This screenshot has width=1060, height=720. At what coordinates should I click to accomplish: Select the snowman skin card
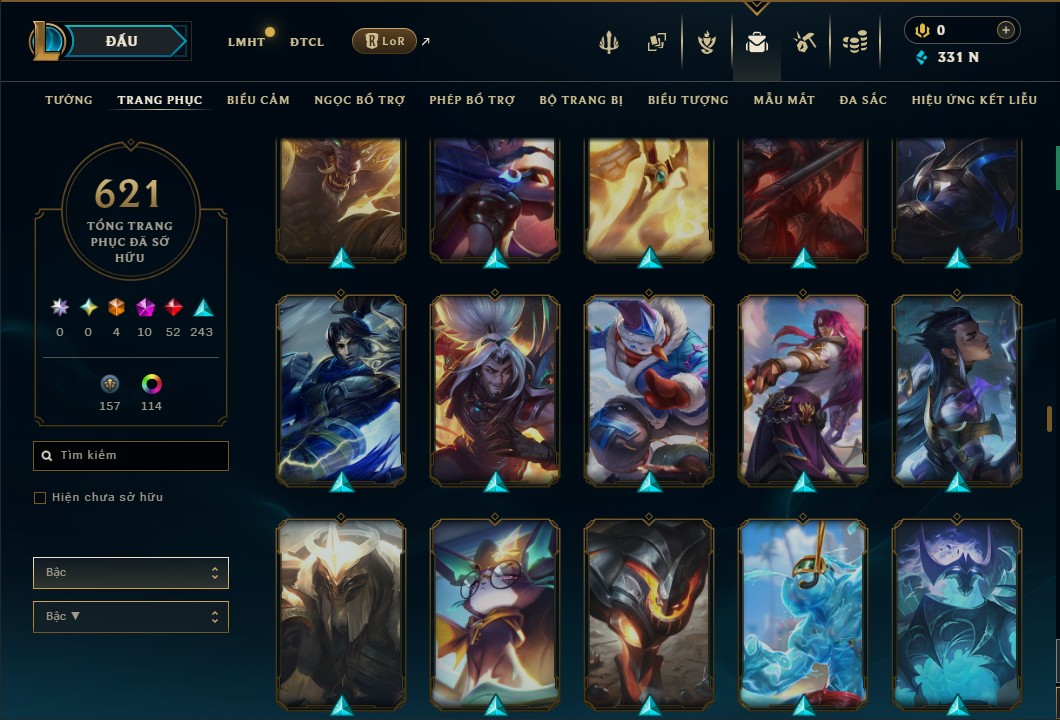[650, 390]
